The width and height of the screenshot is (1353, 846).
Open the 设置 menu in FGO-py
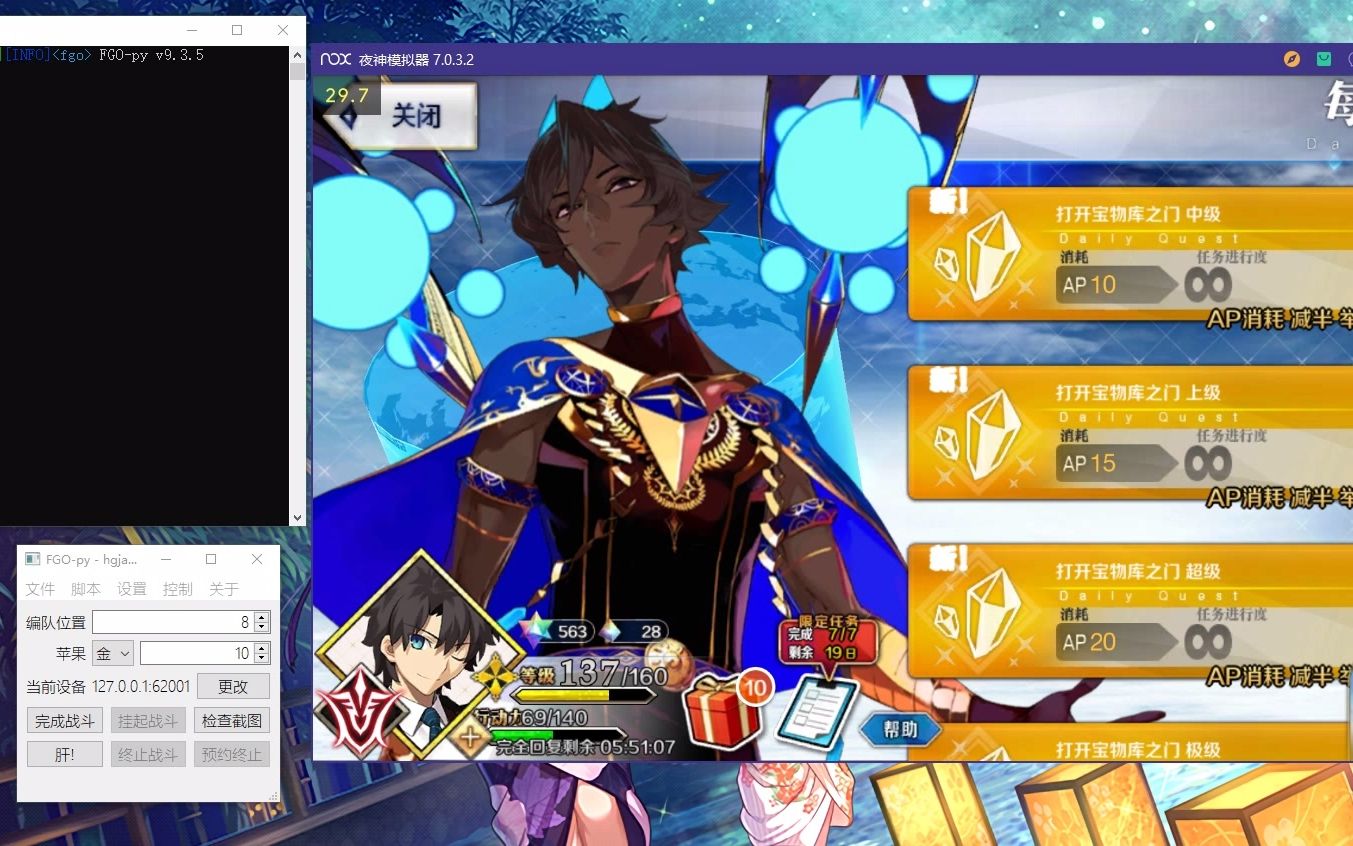(x=131, y=589)
